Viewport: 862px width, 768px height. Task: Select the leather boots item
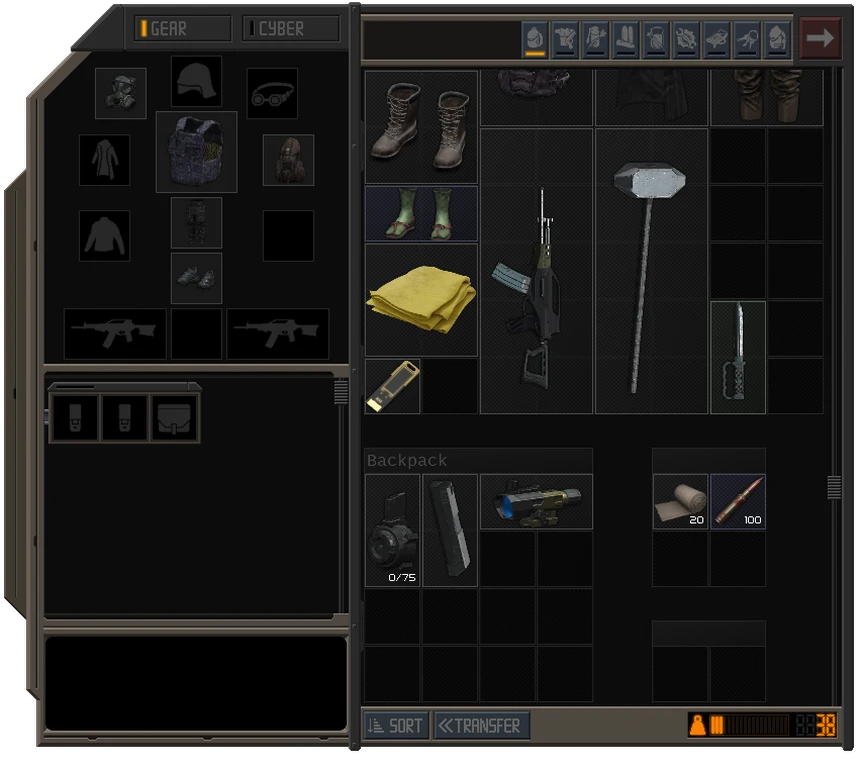(421, 126)
